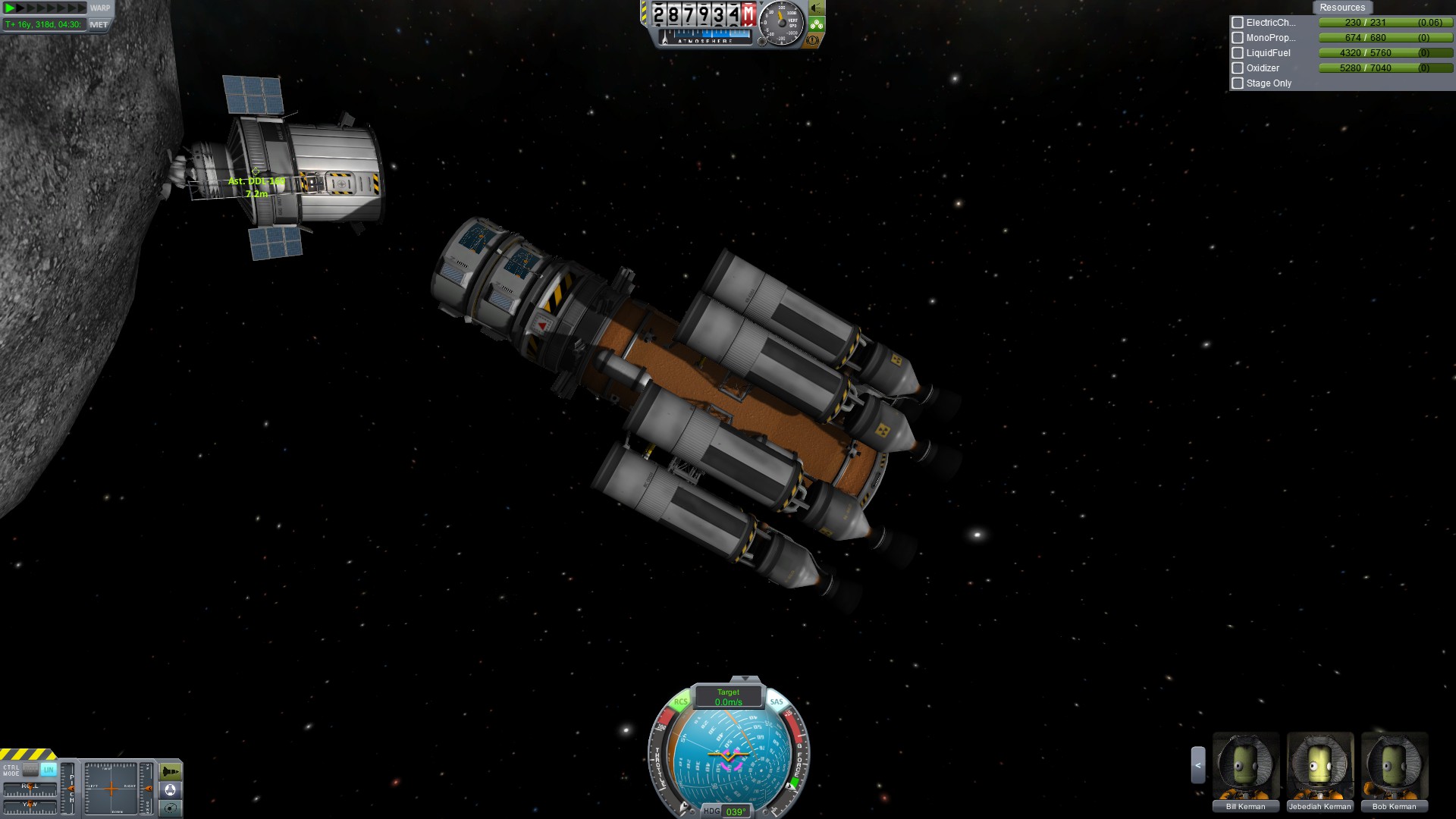
Task: Tick the ElectricCharge resource checkbox
Action: click(x=1238, y=23)
